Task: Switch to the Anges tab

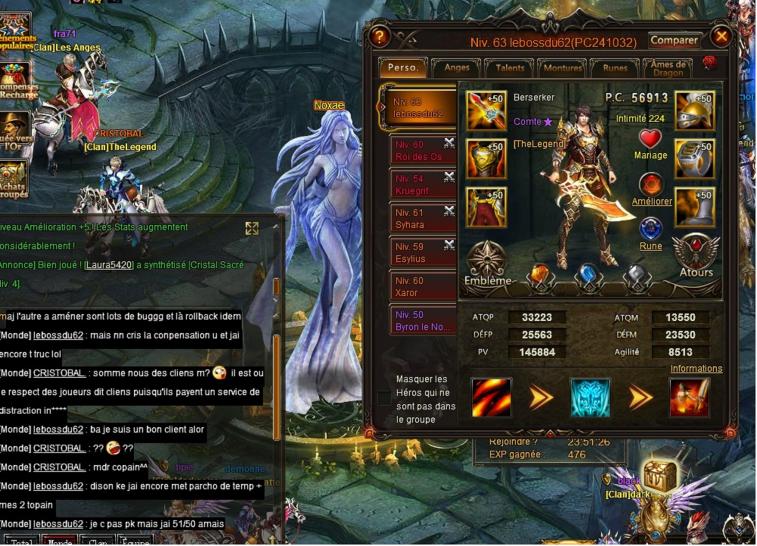Action: click(457, 68)
